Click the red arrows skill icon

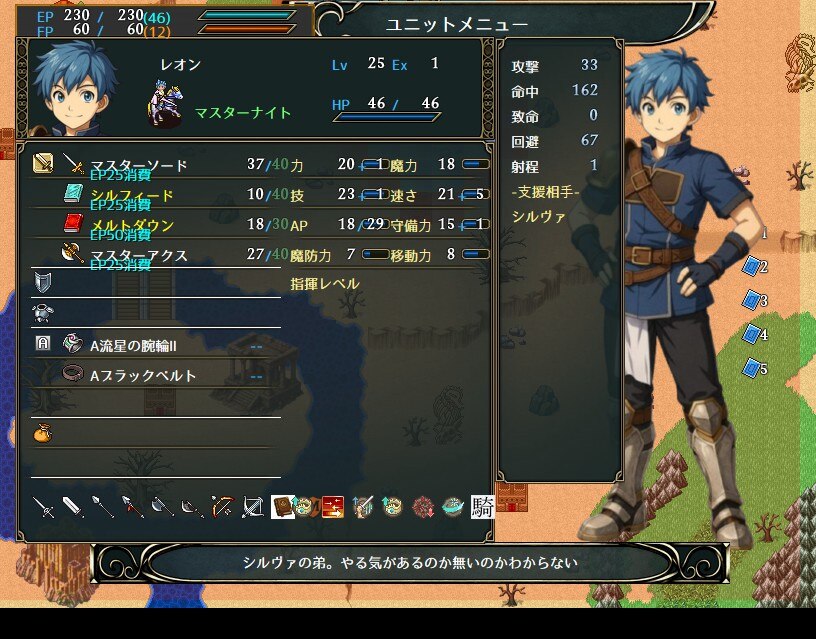(333, 507)
